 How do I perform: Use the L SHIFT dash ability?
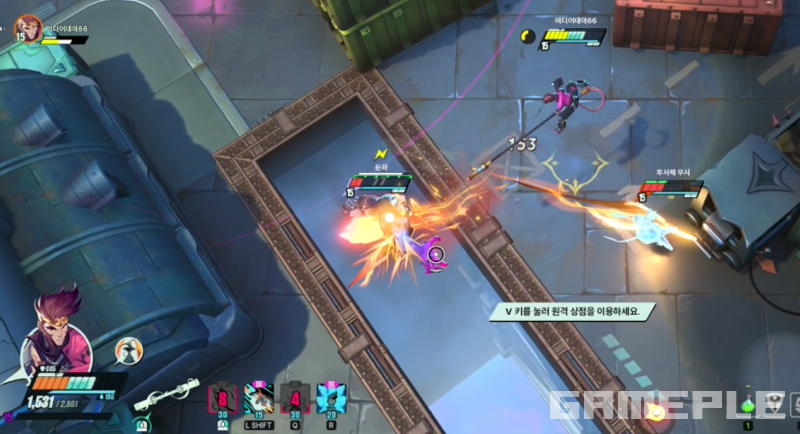[257, 398]
